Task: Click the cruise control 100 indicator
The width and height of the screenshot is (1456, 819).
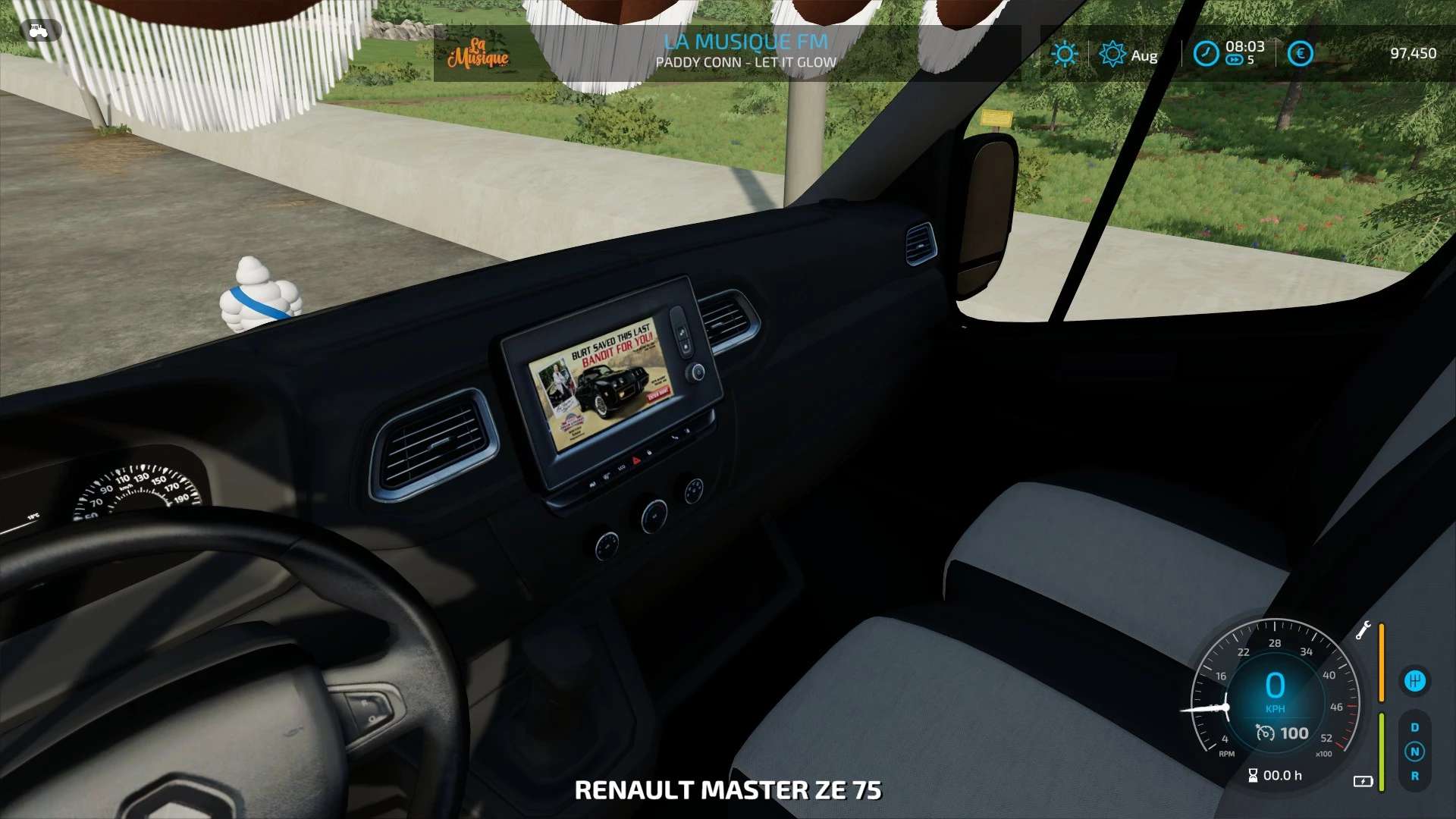Action: pyautogui.click(x=1283, y=733)
